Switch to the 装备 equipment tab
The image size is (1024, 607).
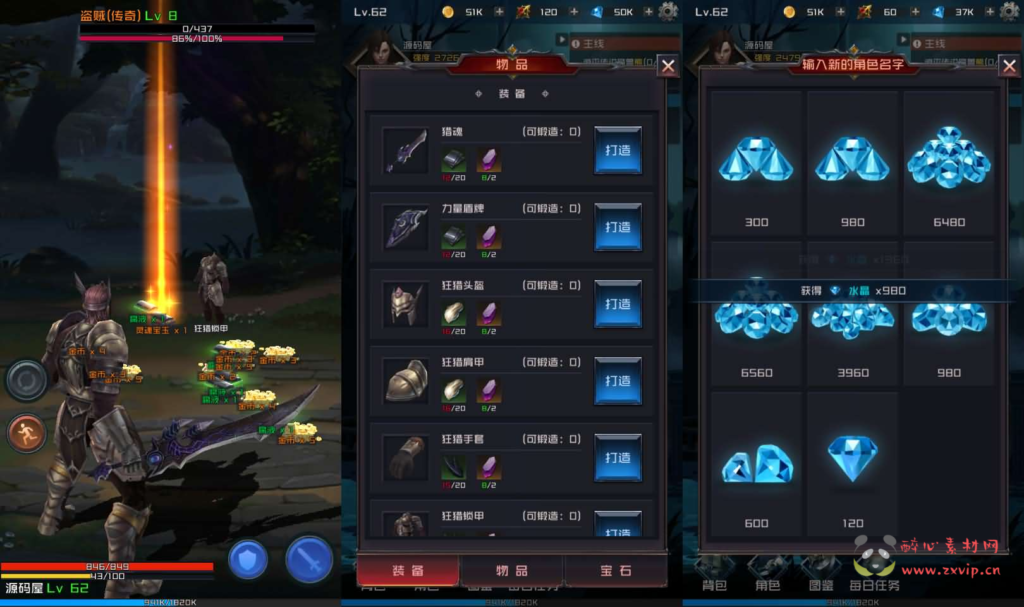(x=407, y=570)
